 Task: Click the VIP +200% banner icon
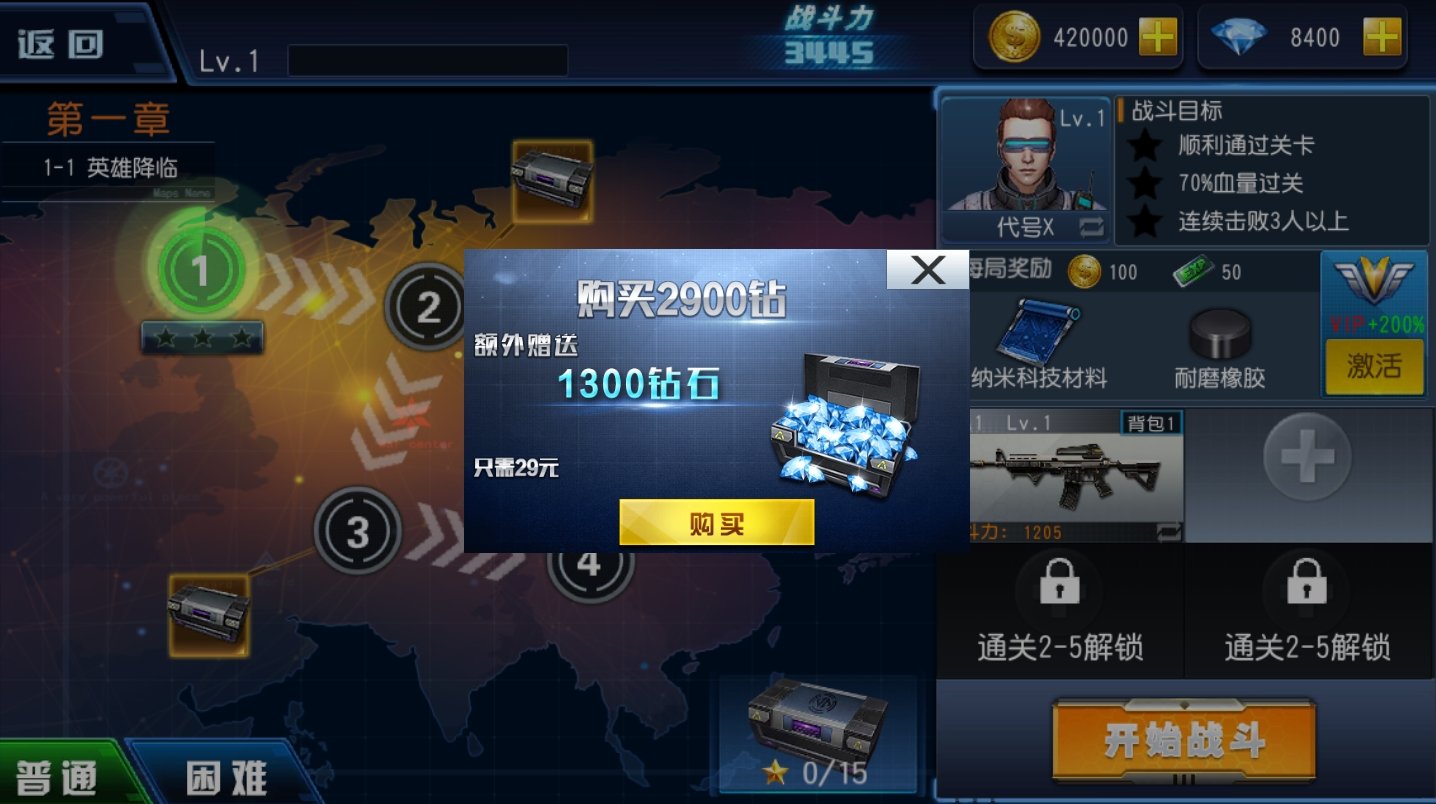coord(1374,292)
